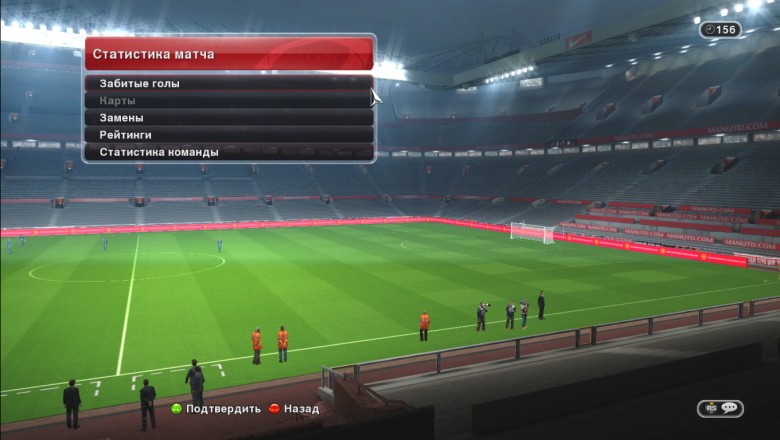Open Забитые голы in match statistics
The width and height of the screenshot is (780, 440).
coord(228,83)
